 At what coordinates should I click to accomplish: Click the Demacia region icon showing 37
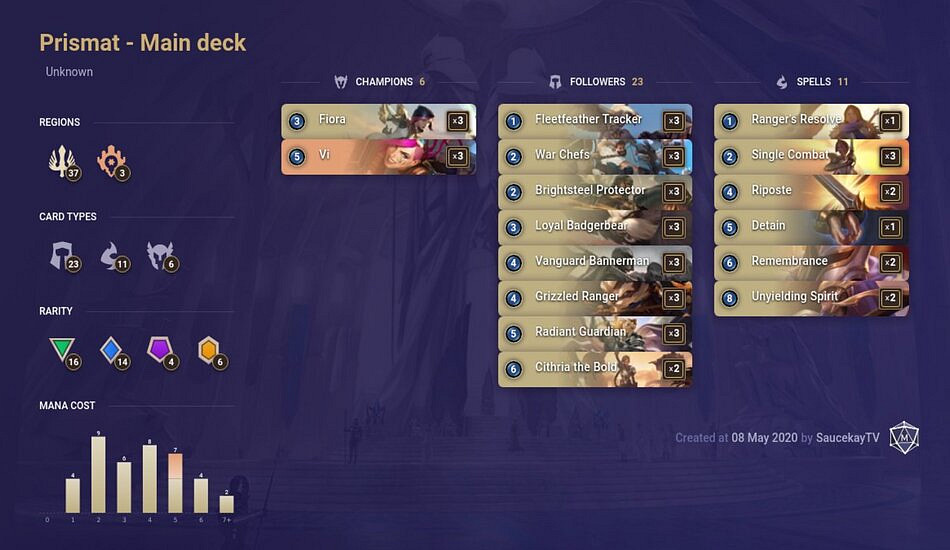tap(63, 162)
